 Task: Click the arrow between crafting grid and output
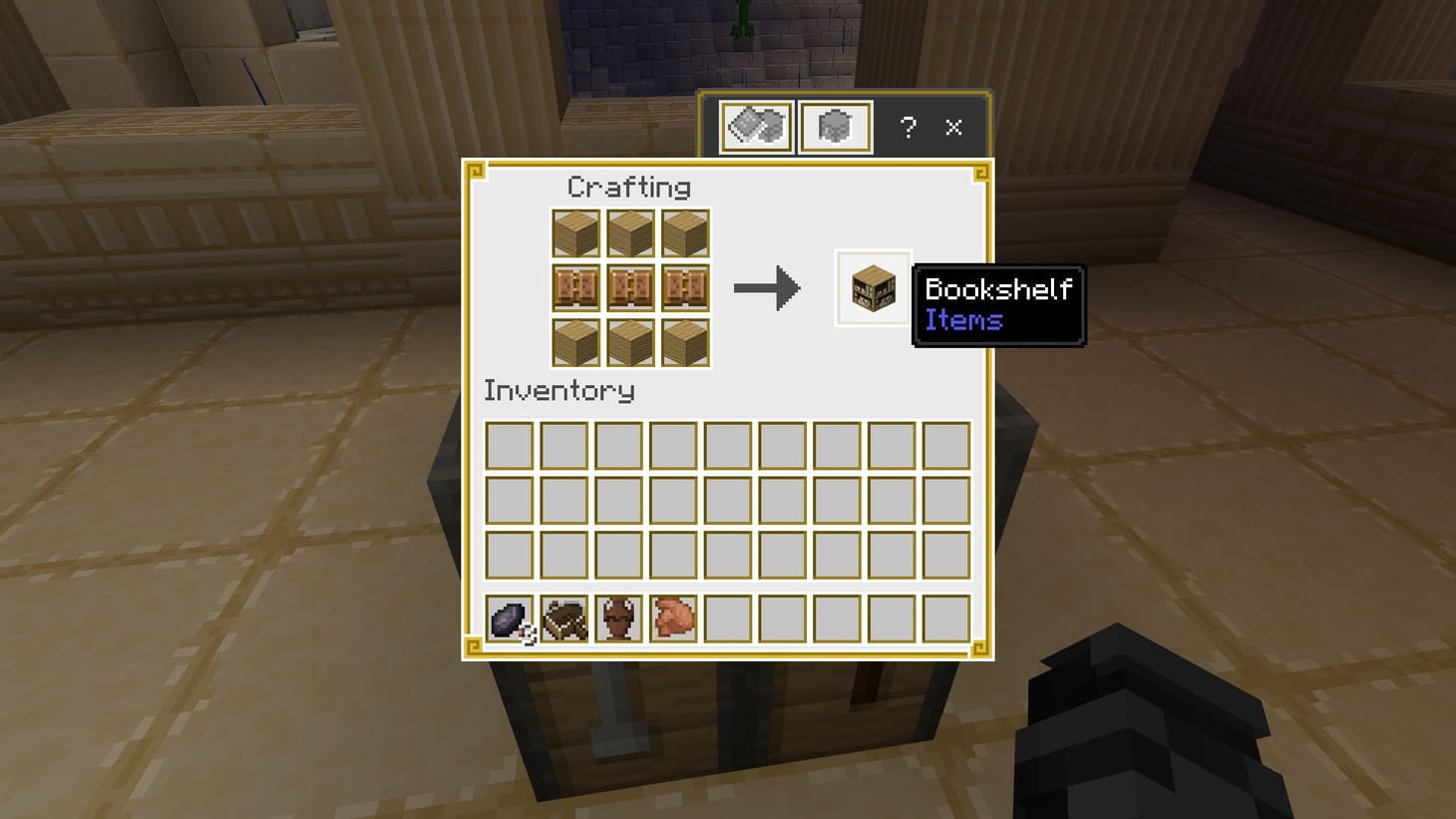click(767, 288)
